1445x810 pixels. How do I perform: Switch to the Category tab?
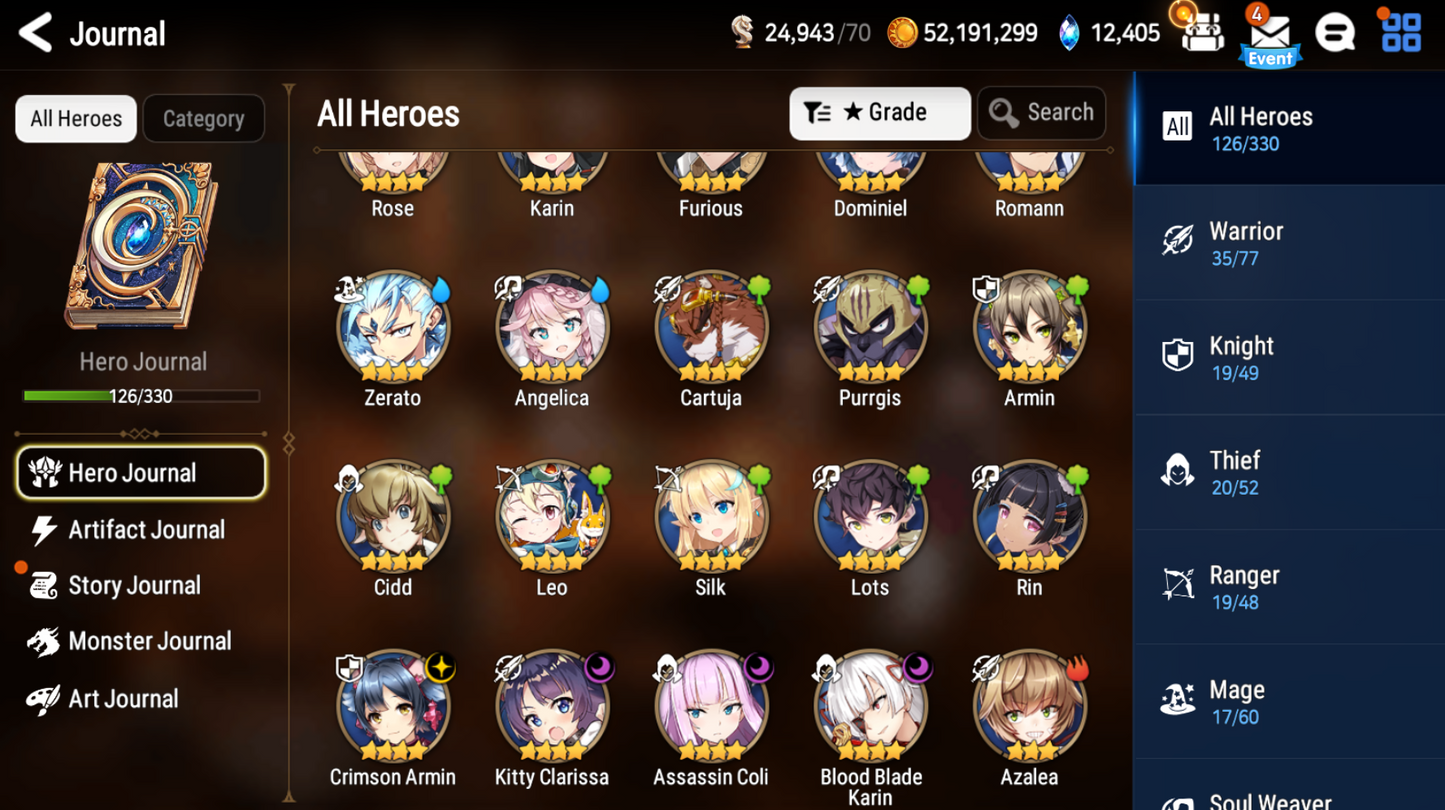(x=203, y=118)
